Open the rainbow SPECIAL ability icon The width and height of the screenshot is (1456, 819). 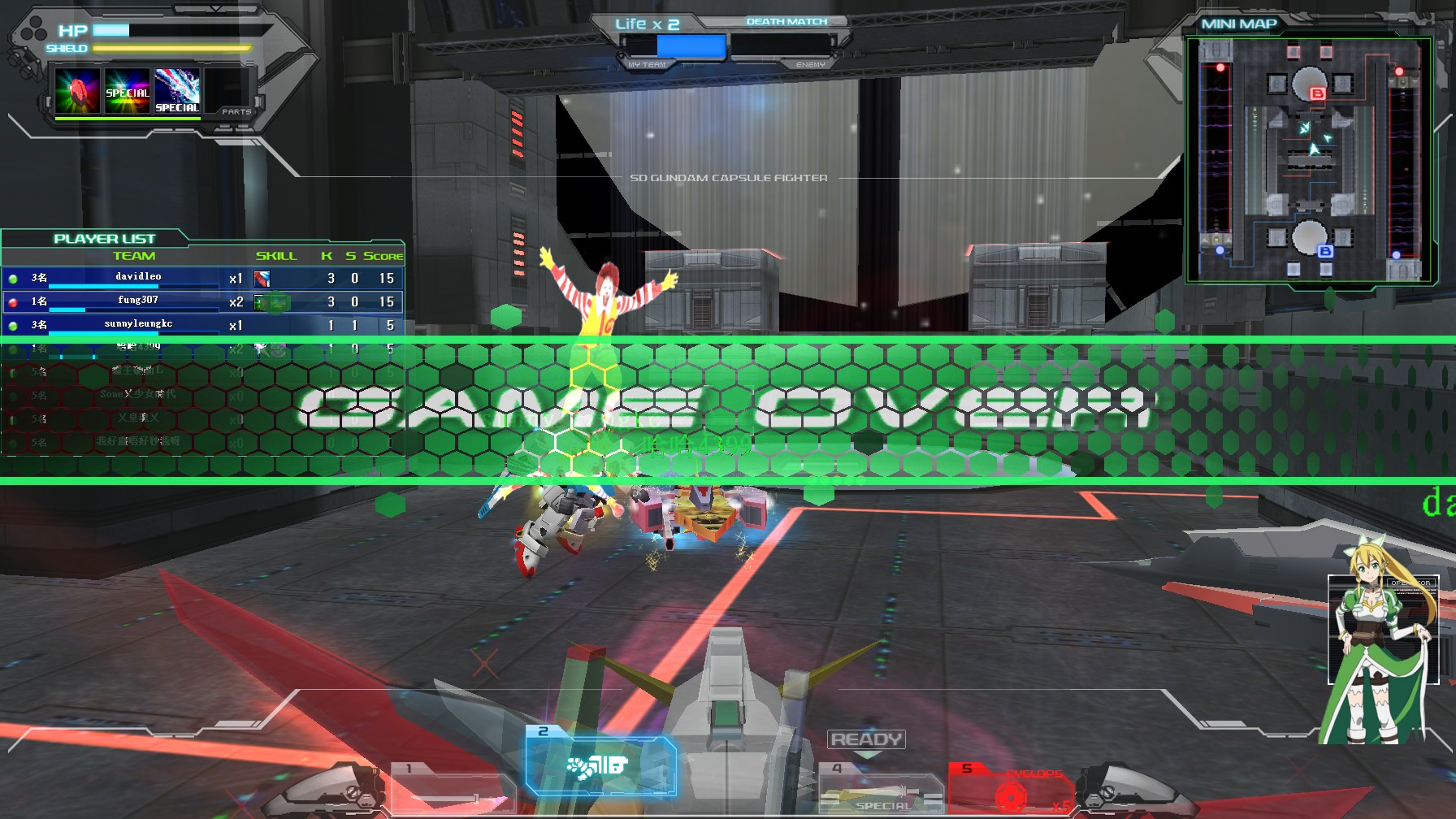127,92
